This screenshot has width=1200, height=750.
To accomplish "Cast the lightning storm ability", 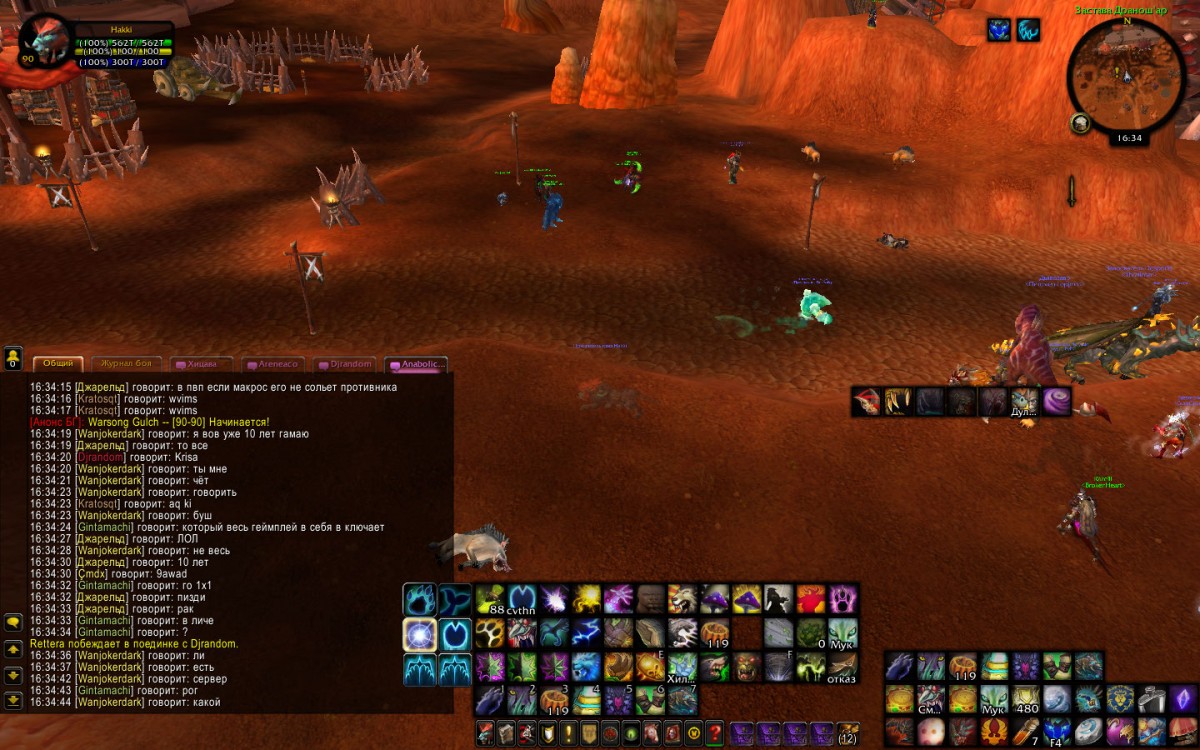I will pos(586,633).
